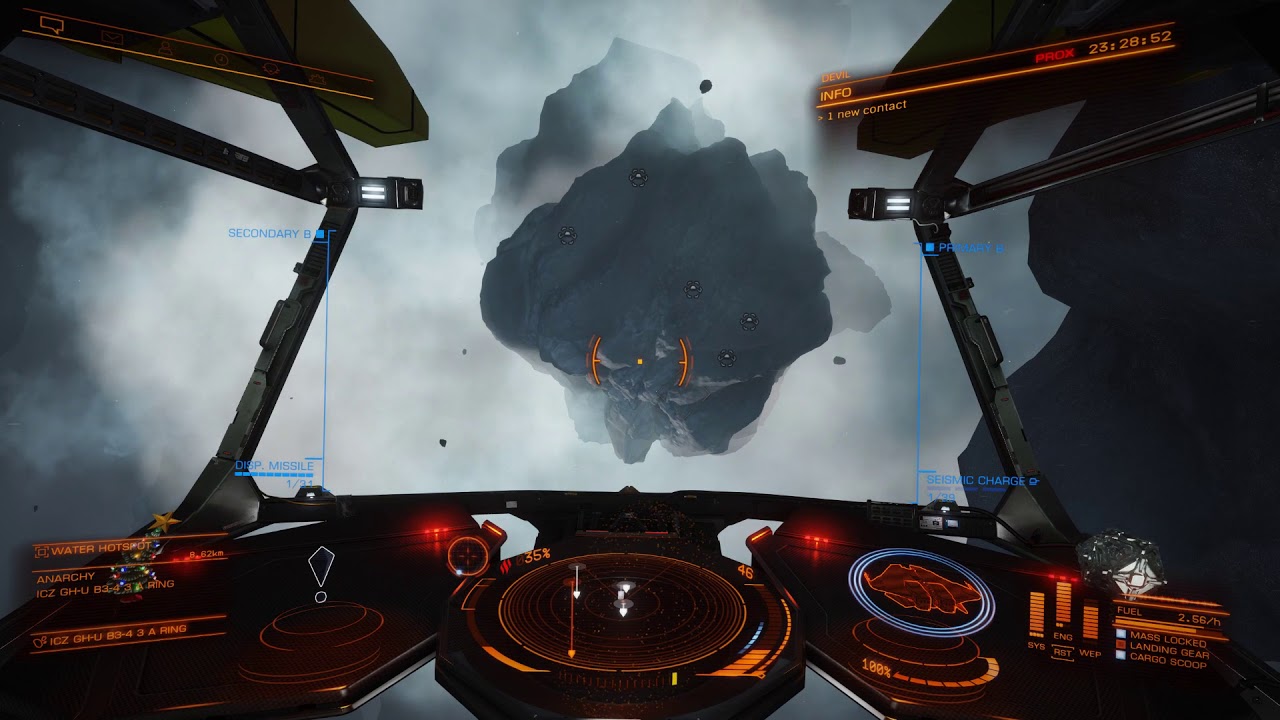
Task: Open the chat speech bubble icon
Action: (53, 25)
